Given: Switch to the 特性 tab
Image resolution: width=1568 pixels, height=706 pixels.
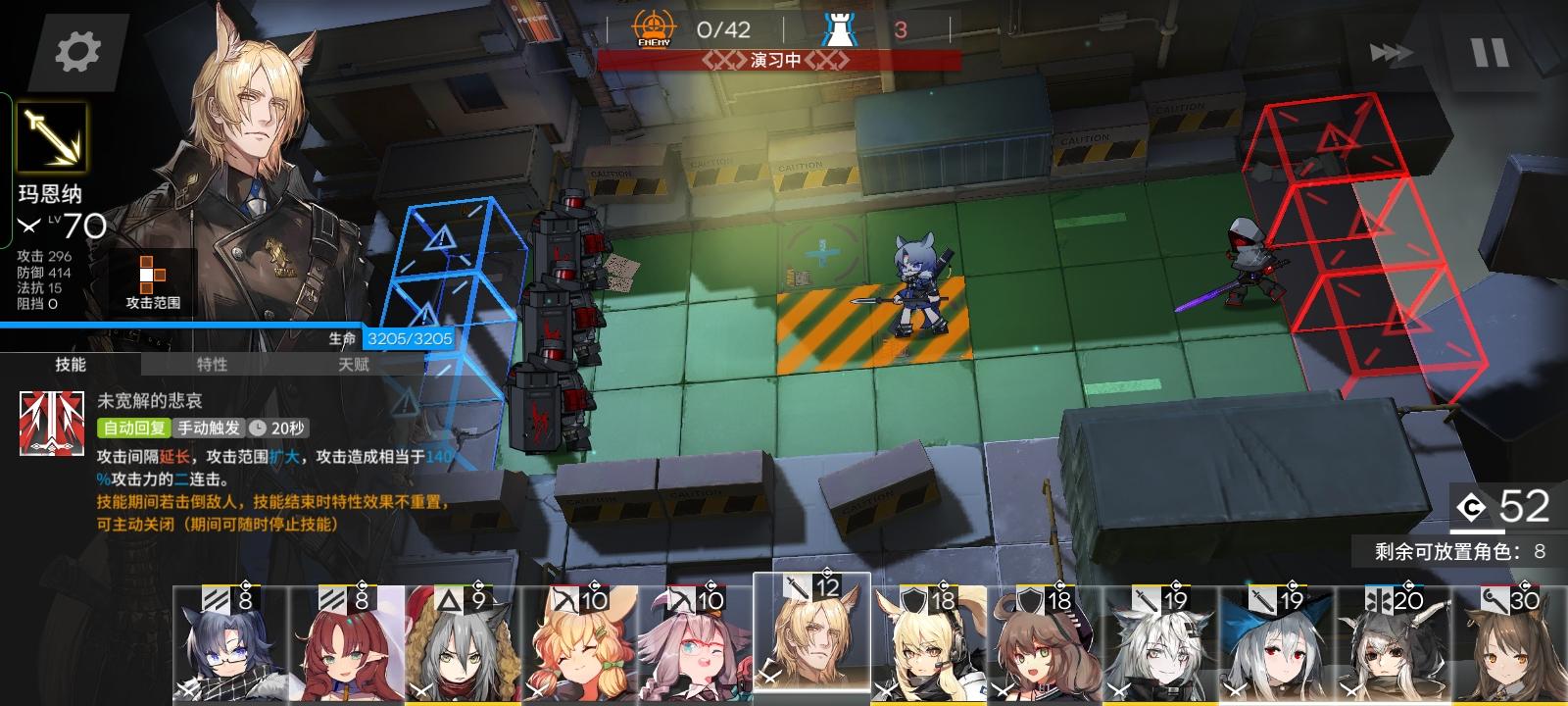Looking at the screenshot, I should coord(212,366).
